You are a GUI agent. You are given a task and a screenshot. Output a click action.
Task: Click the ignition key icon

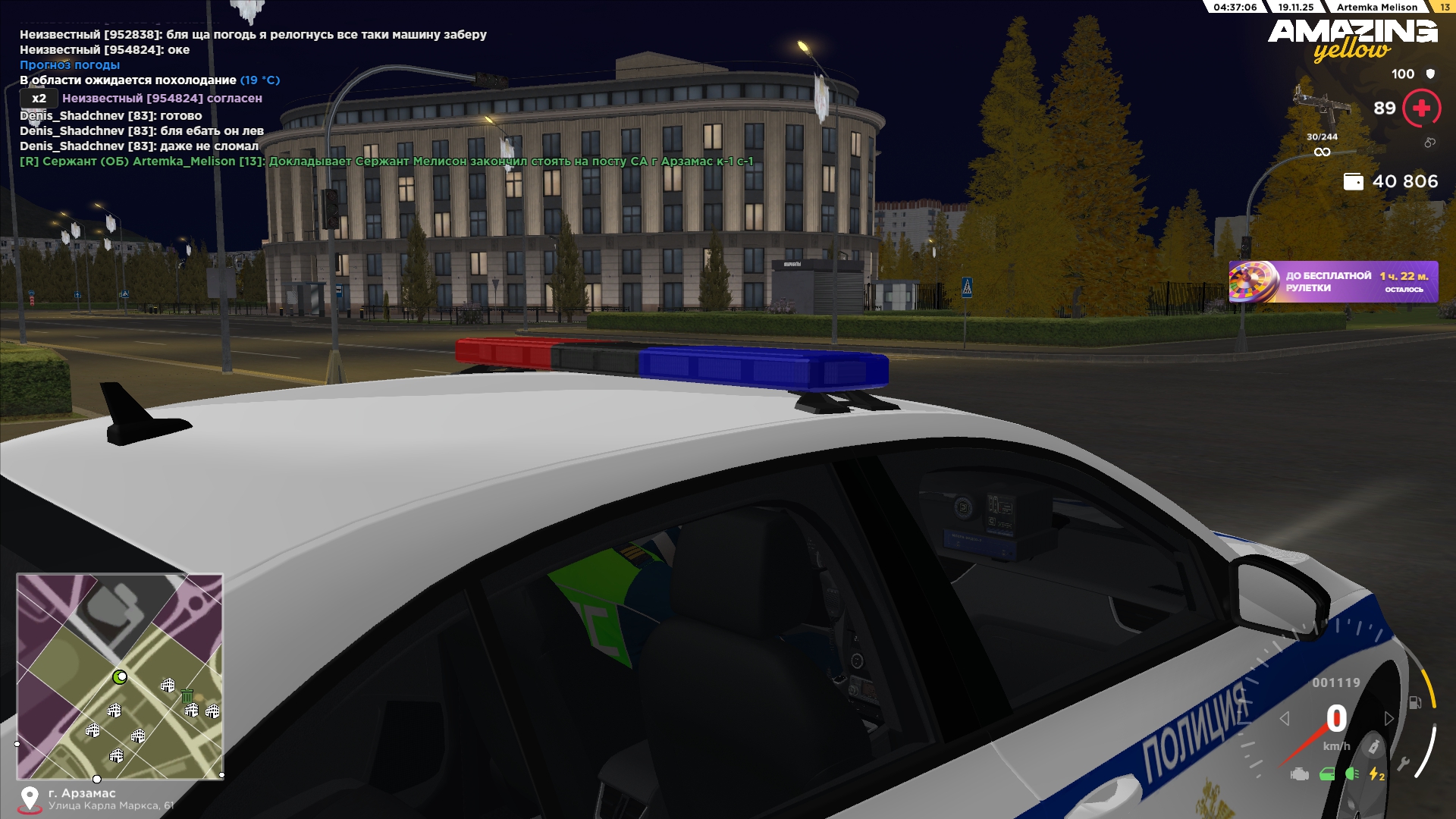(1373, 747)
